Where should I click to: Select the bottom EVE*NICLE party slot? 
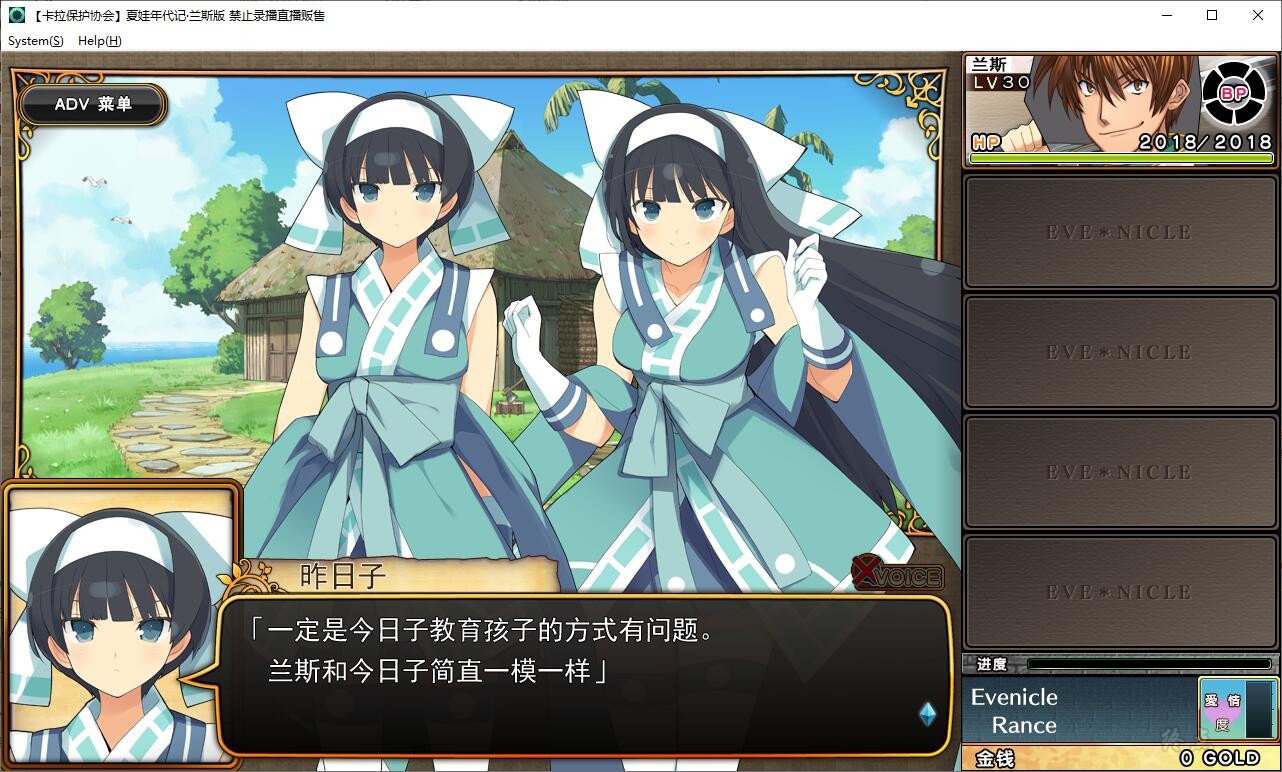1120,591
